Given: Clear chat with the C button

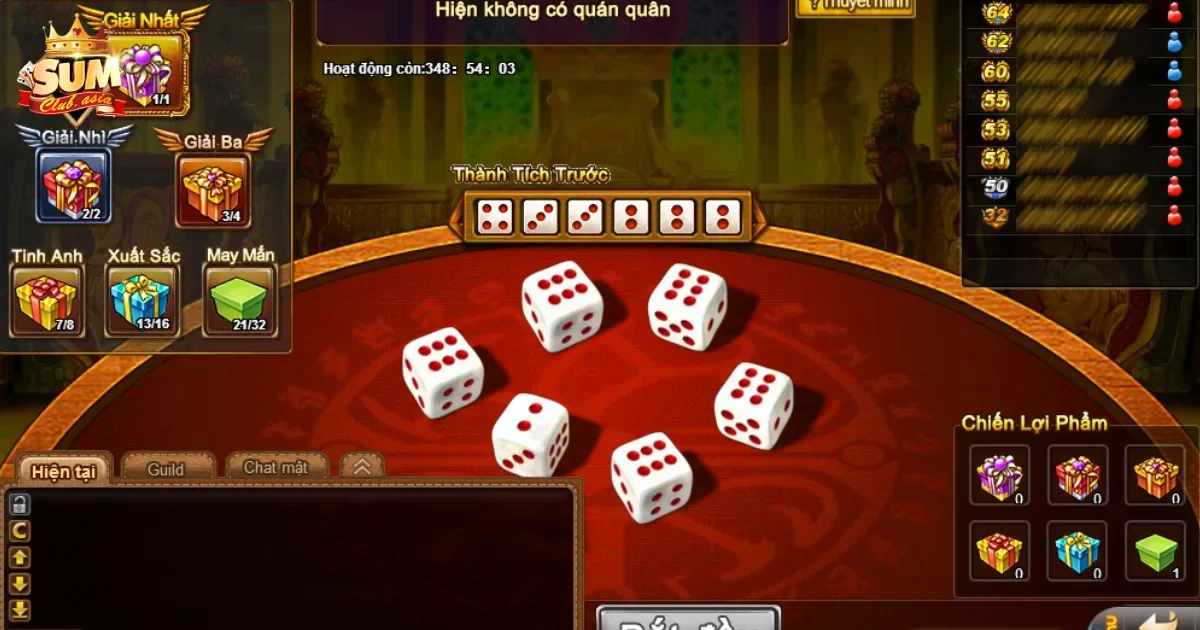Looking at the screenshot, I should [x=20, y=531].
